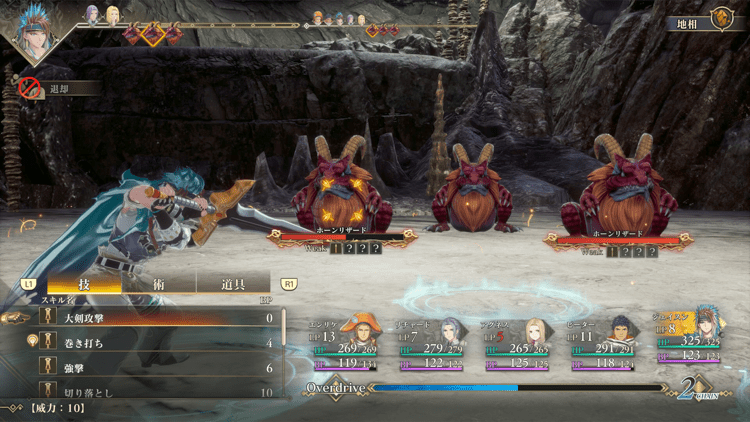Switch to the 技 skills tab
The width and height of the screenshot is (750, 422).
(x=84, y=284)
